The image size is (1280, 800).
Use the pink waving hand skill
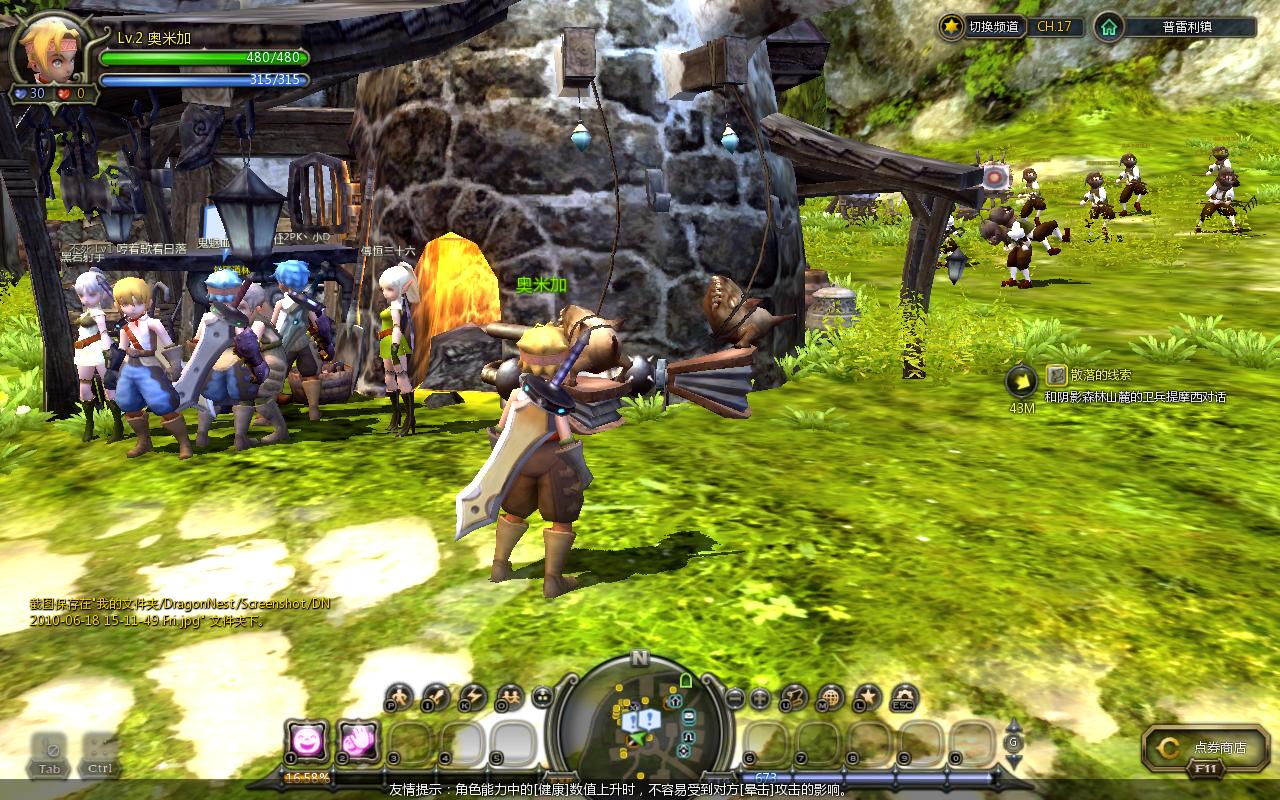[358, 741]
